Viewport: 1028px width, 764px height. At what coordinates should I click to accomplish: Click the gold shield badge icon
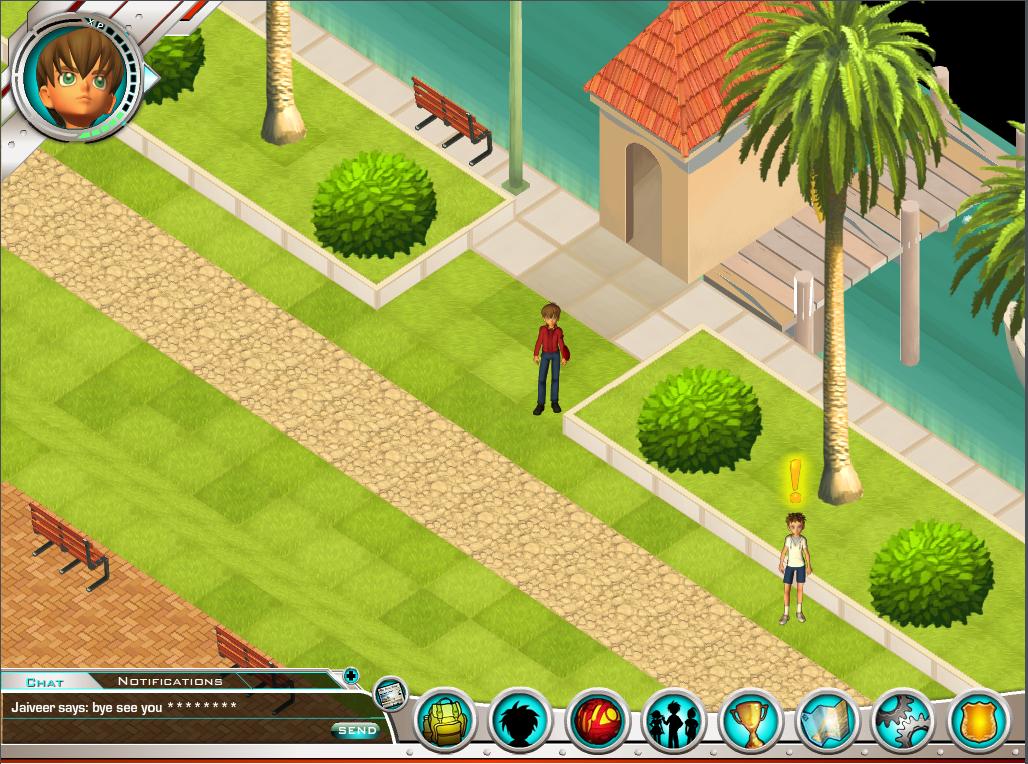point(978,719)
